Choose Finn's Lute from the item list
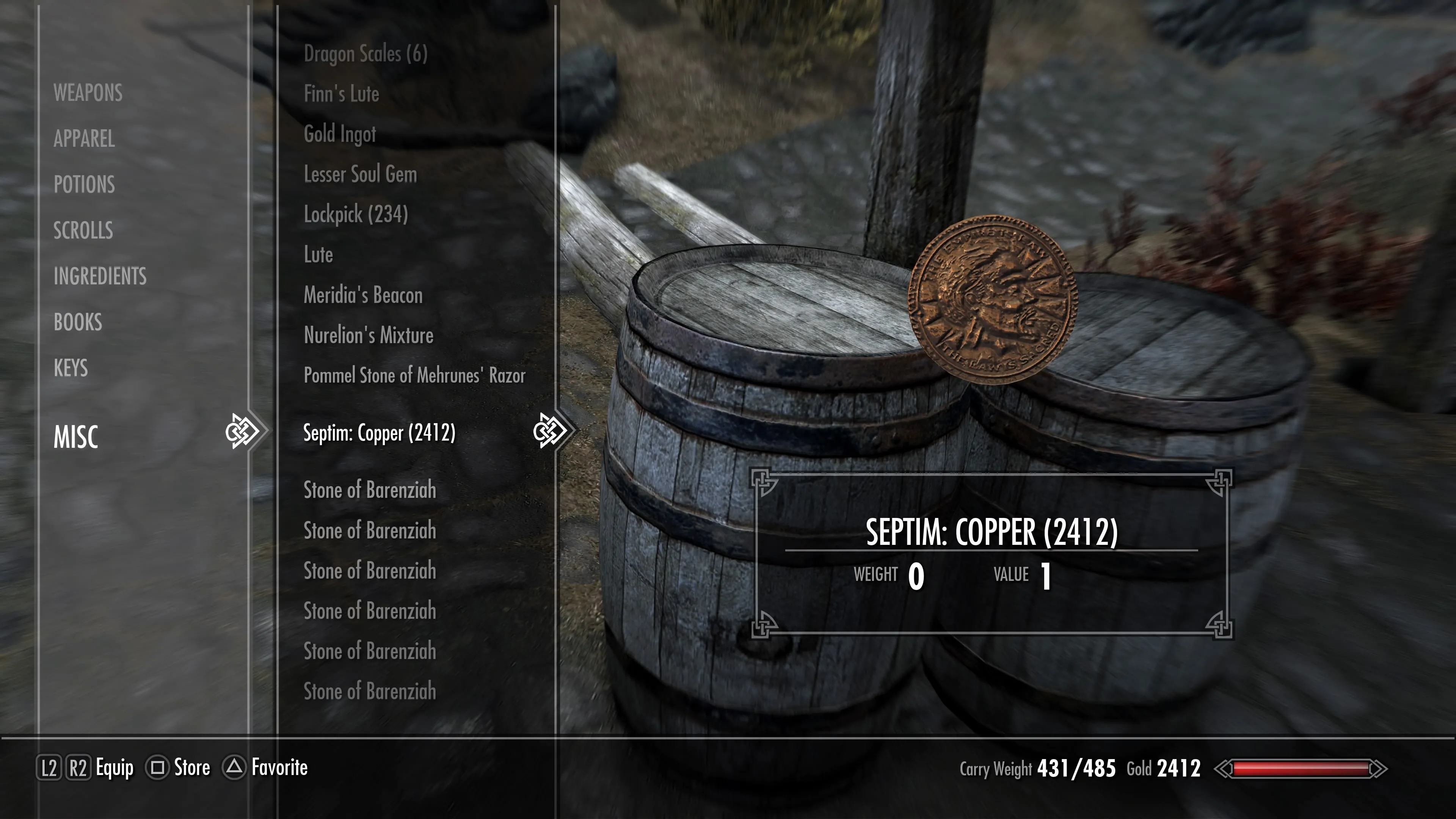The height and width of the screenshot is (819, 1456). [x=341, y=94]
